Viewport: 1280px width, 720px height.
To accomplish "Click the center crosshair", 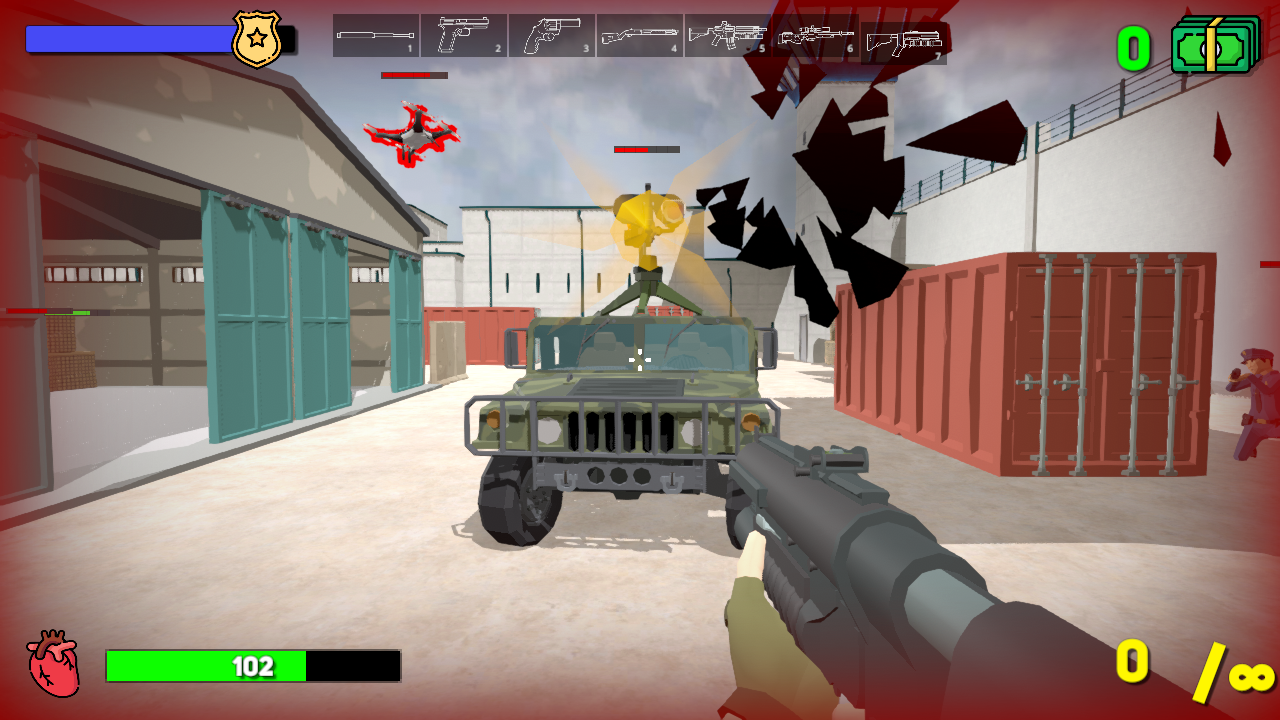I will point(640,360).
